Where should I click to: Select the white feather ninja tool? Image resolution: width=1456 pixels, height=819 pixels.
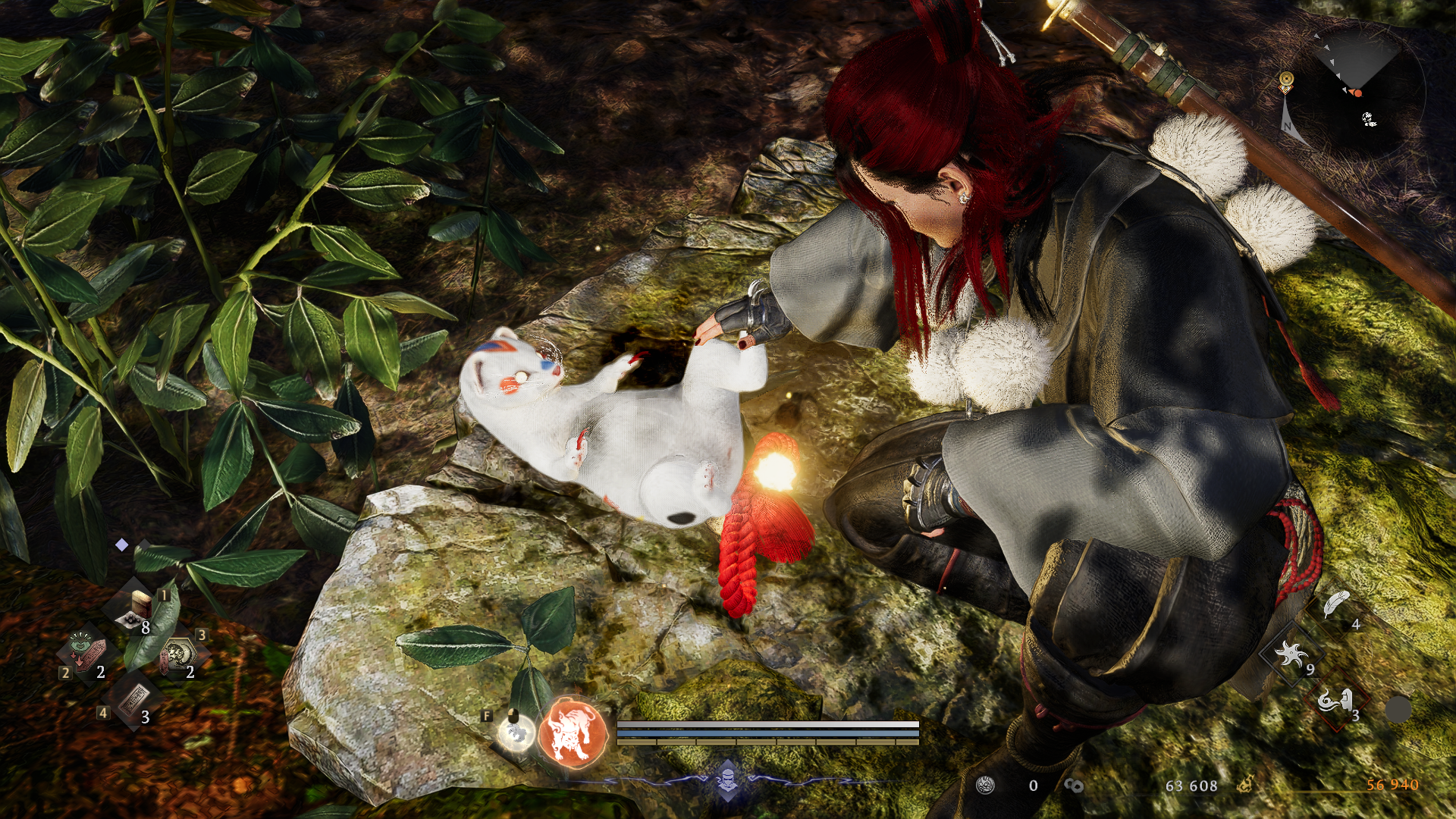click(1336, 605)
